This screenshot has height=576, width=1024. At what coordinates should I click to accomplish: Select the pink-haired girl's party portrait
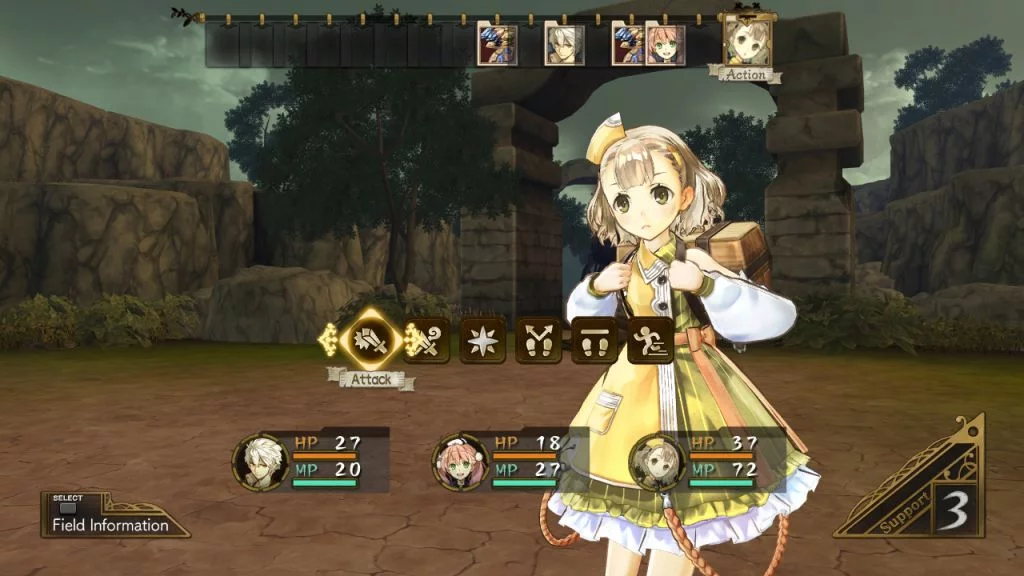460,463
